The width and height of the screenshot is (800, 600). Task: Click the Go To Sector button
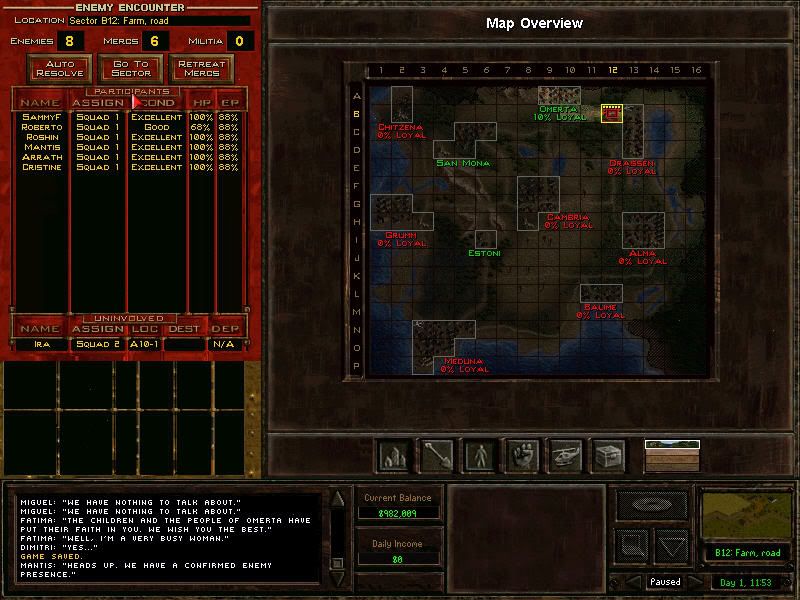130,68
